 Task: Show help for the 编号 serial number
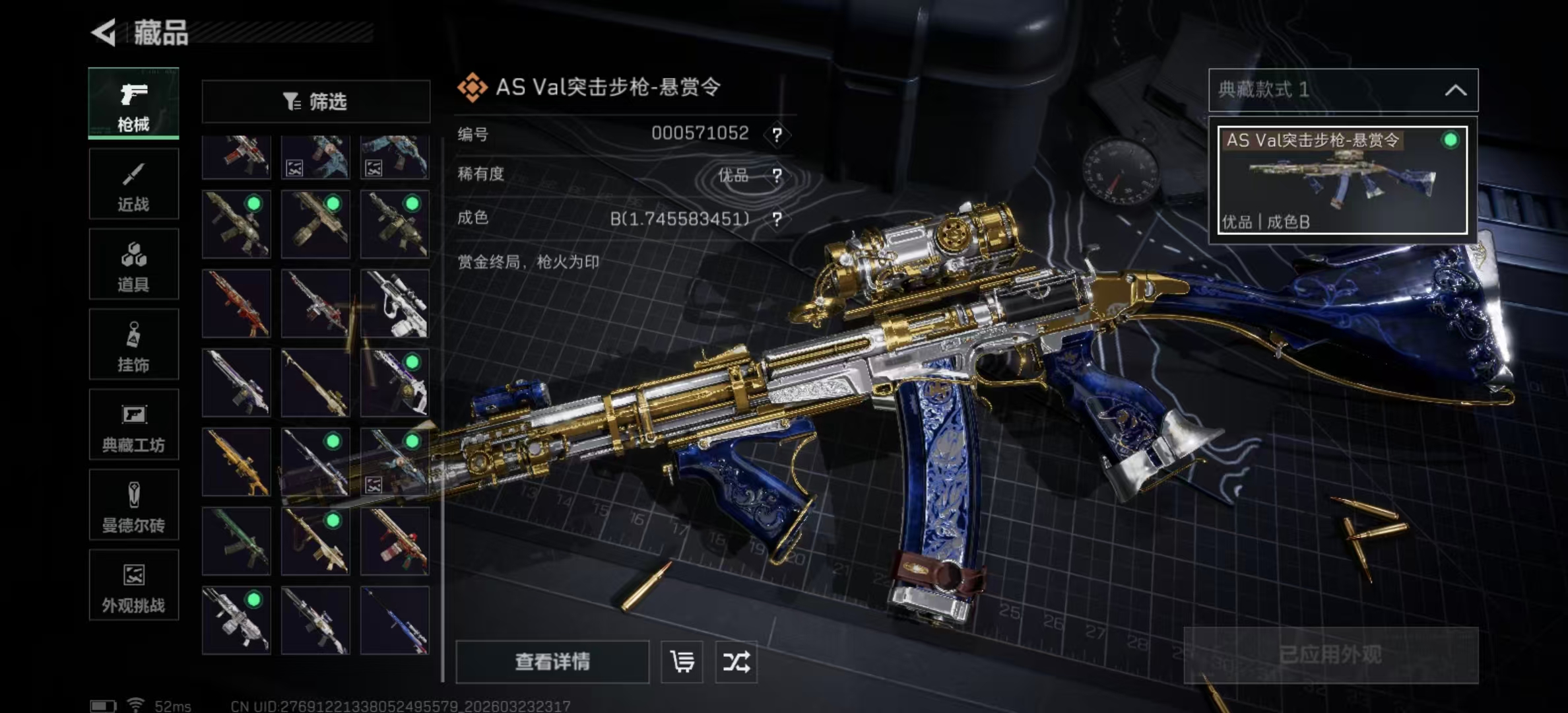777,135
